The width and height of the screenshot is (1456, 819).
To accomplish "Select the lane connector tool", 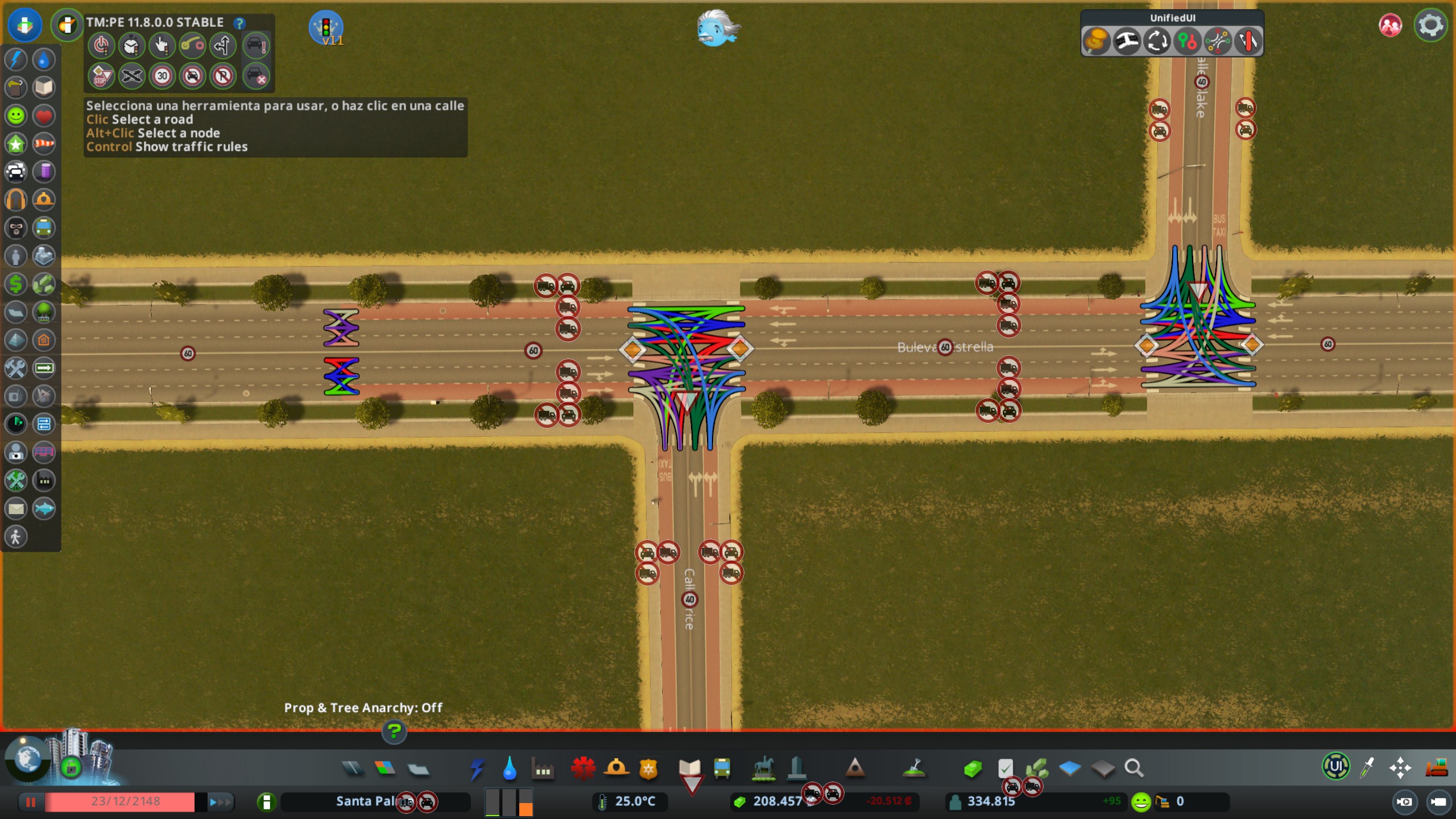I will [x=193, y=45].
